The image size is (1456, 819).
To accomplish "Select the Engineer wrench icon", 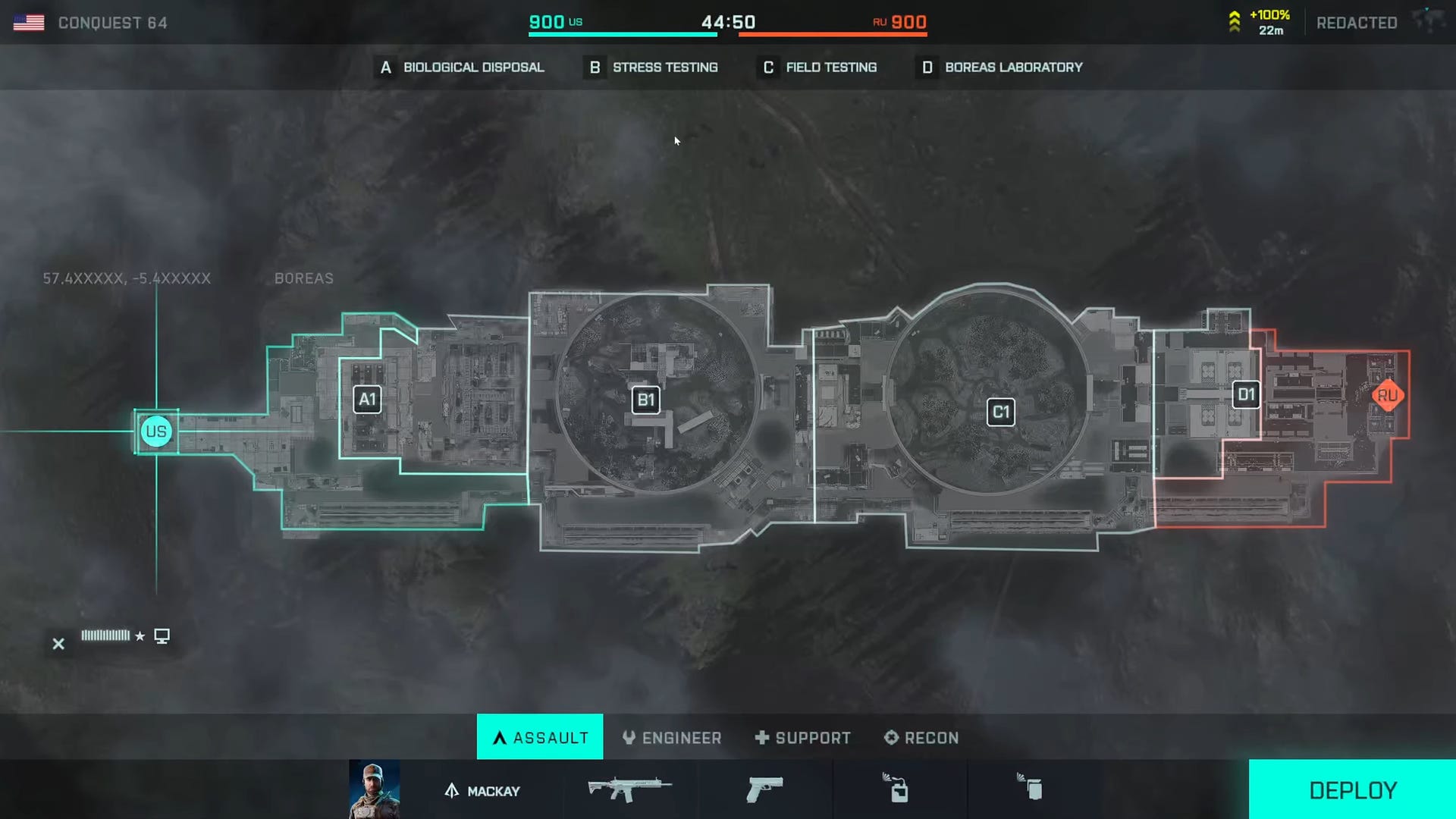I will (629, 736).
